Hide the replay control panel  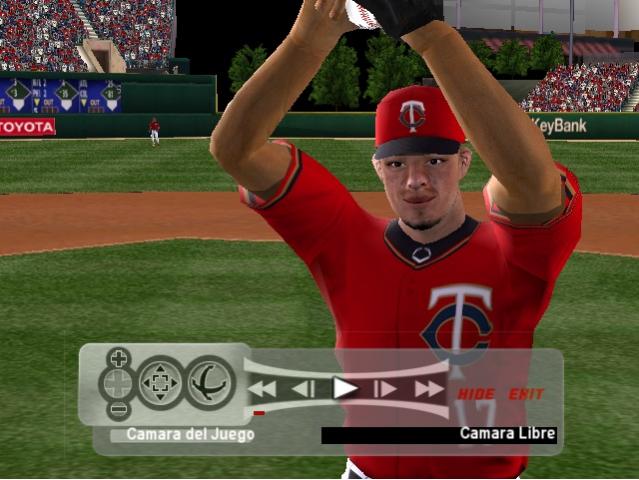click(x=476, y=394)
